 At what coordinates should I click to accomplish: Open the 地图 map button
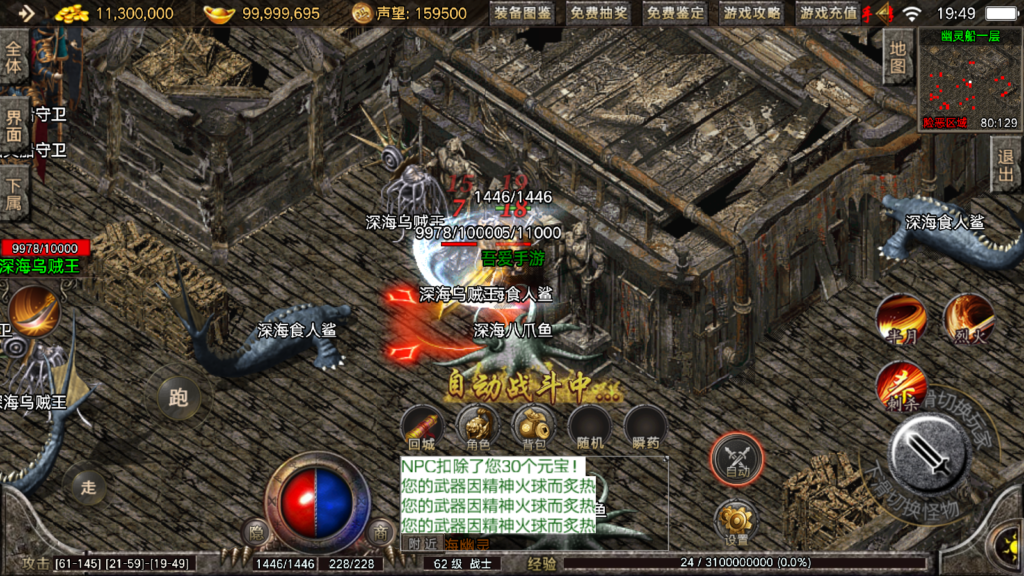[x=897, y=57]
